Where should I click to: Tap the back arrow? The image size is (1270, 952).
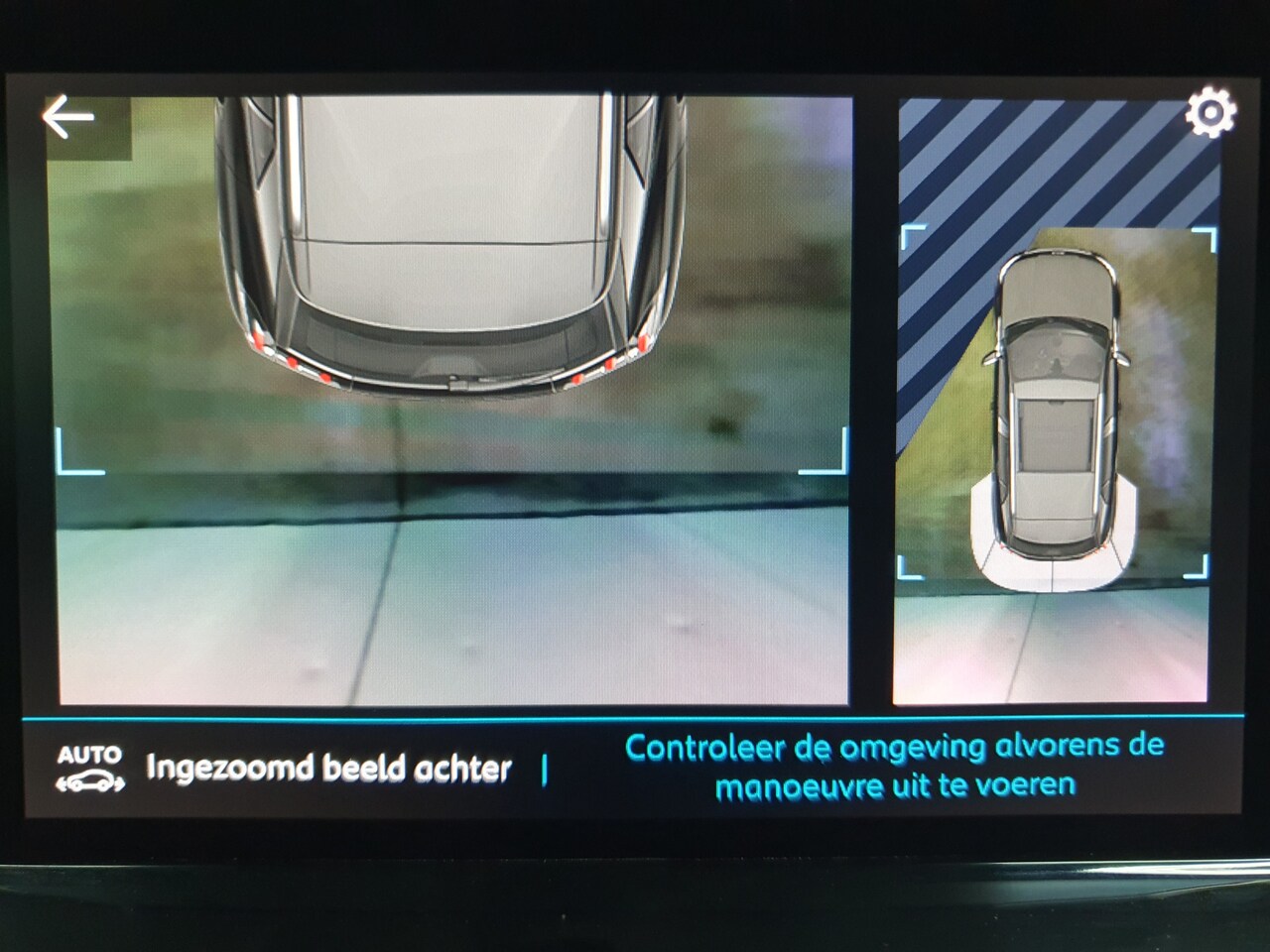pos(68,118)
